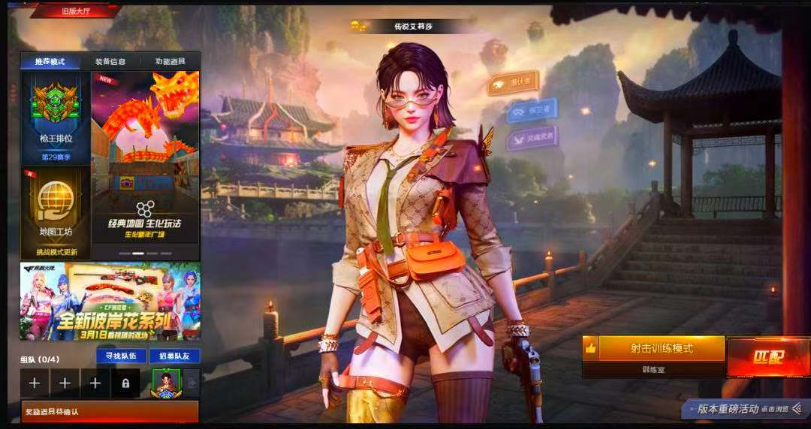
Task: Click the 寻找队伍 find team button
Action: click(120, 355)
